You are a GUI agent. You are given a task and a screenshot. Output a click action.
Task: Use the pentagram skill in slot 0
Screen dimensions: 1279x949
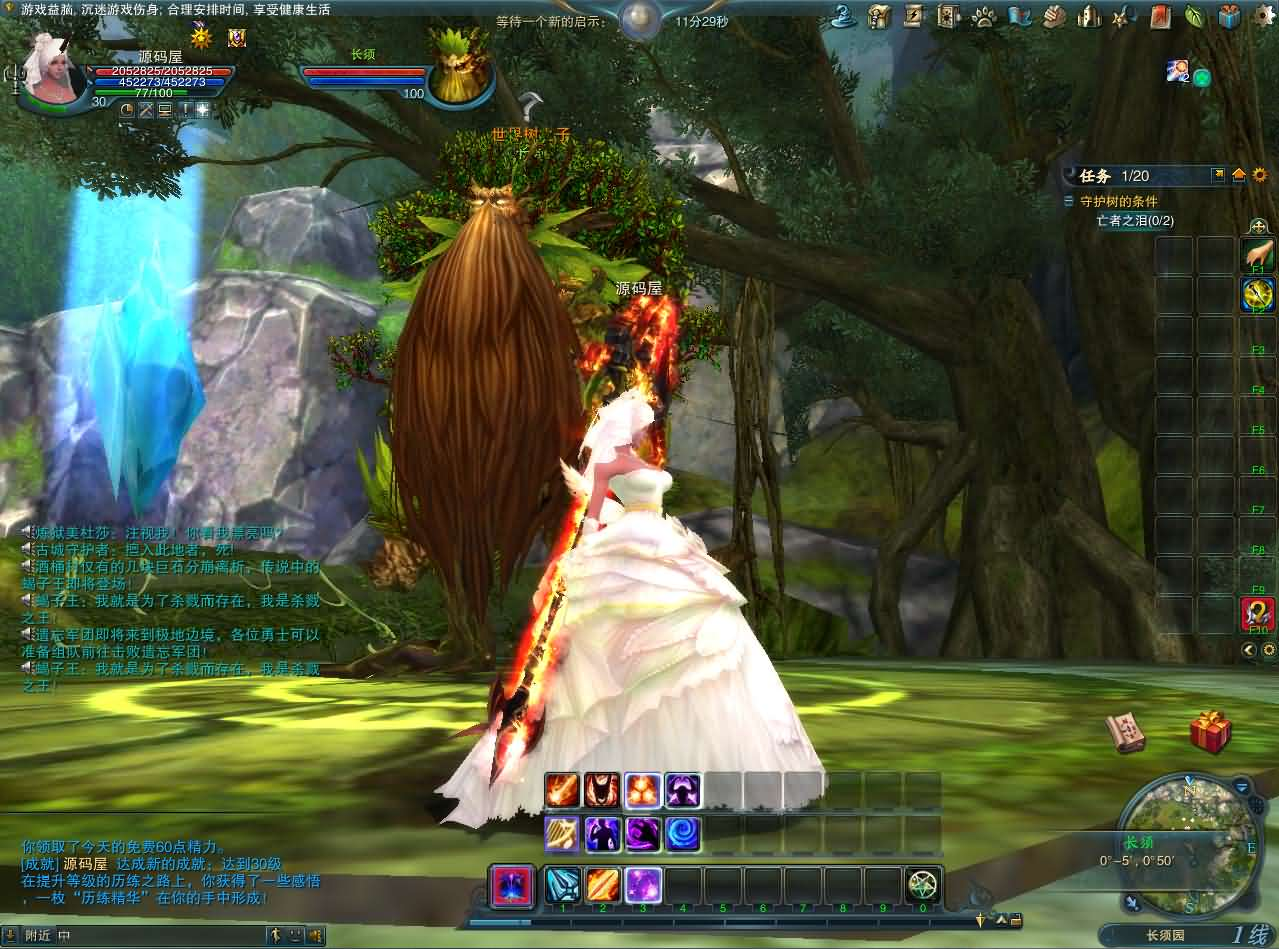pyautogui.click(x=923, y=885)
